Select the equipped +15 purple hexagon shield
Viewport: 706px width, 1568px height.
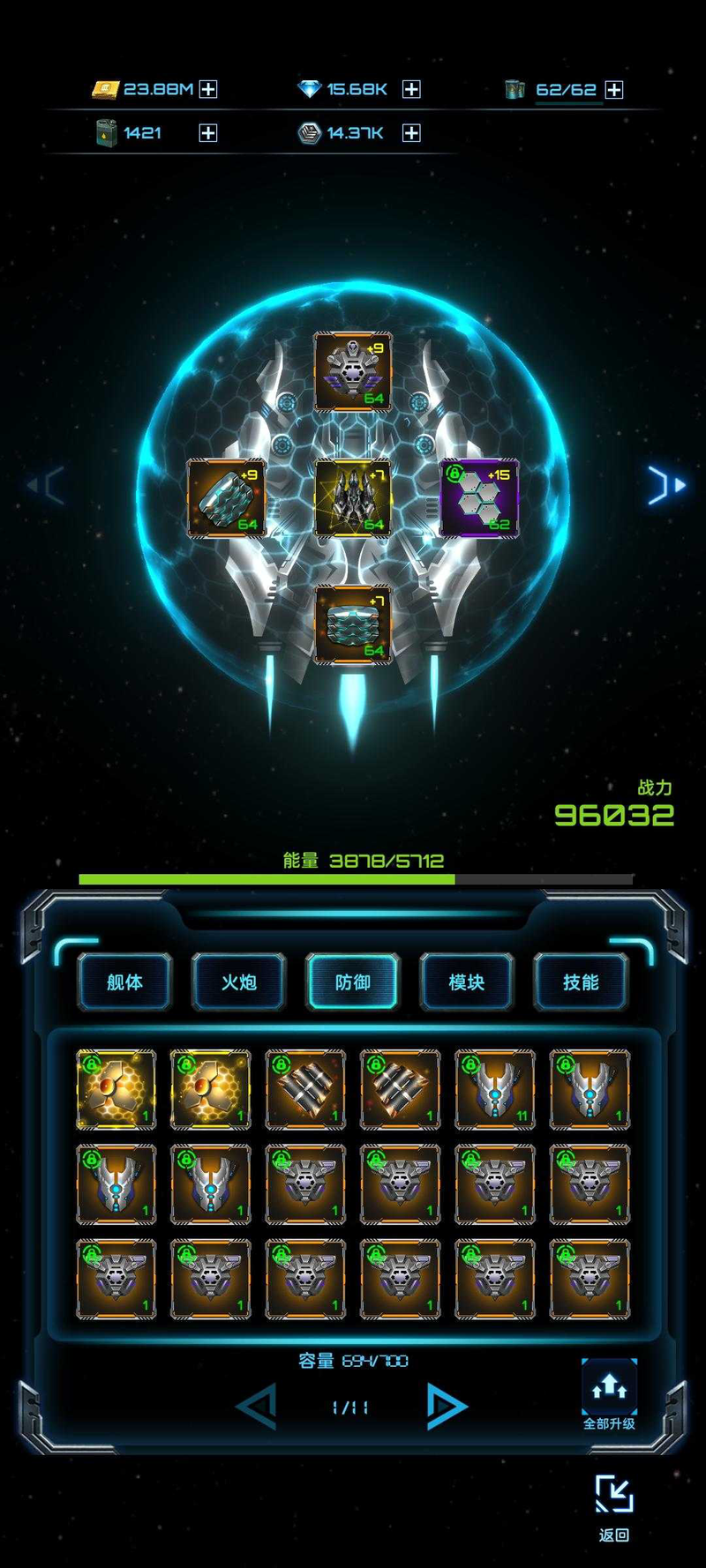point(479,498)
